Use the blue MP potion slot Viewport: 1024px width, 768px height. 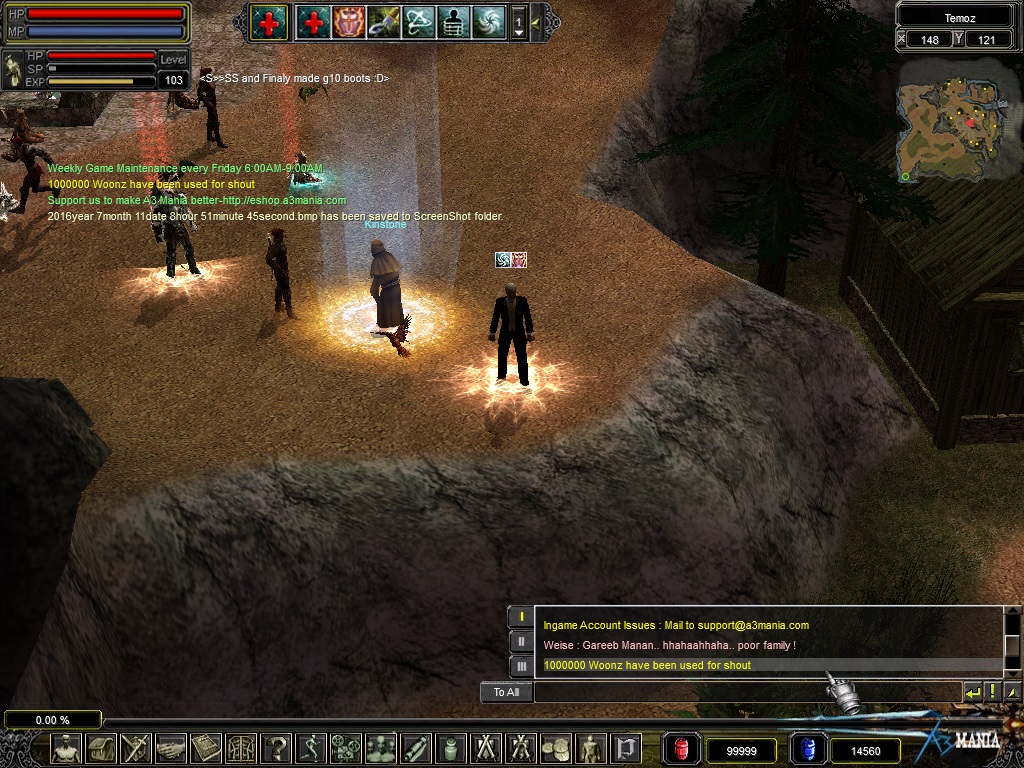pos(807,749)
